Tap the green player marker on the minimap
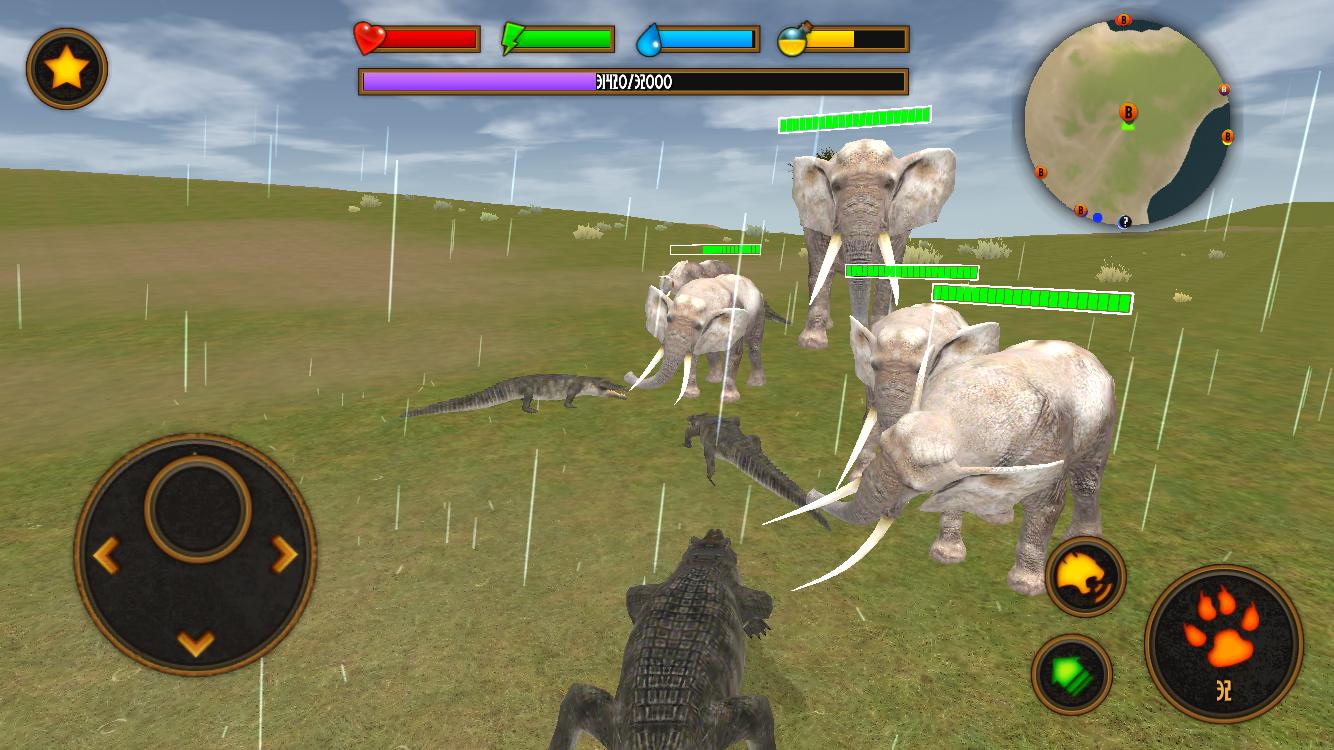 tap(1130, 127)
